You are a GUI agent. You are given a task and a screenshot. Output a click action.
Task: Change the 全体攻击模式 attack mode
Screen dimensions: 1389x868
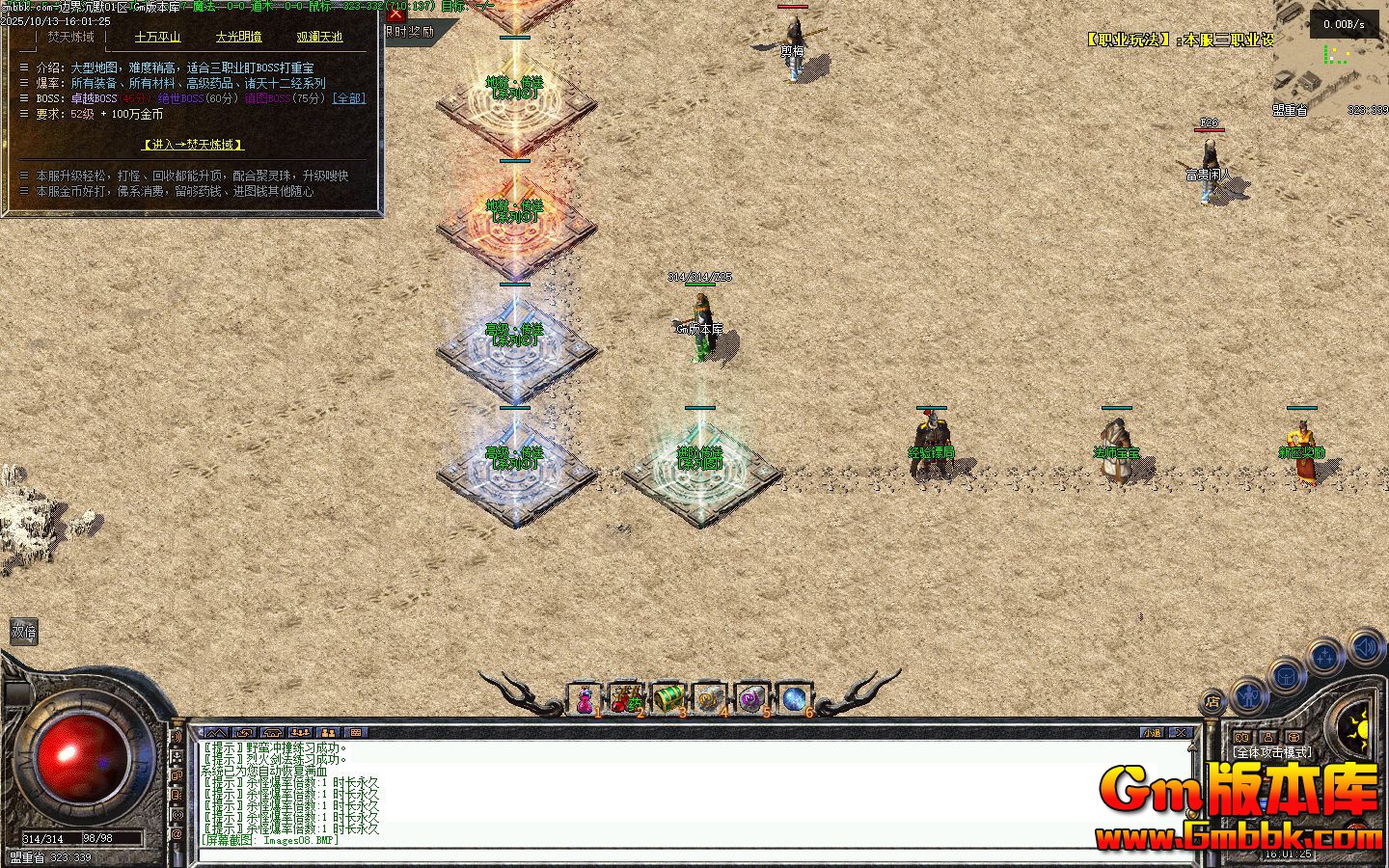click(x=1272, y=752)
